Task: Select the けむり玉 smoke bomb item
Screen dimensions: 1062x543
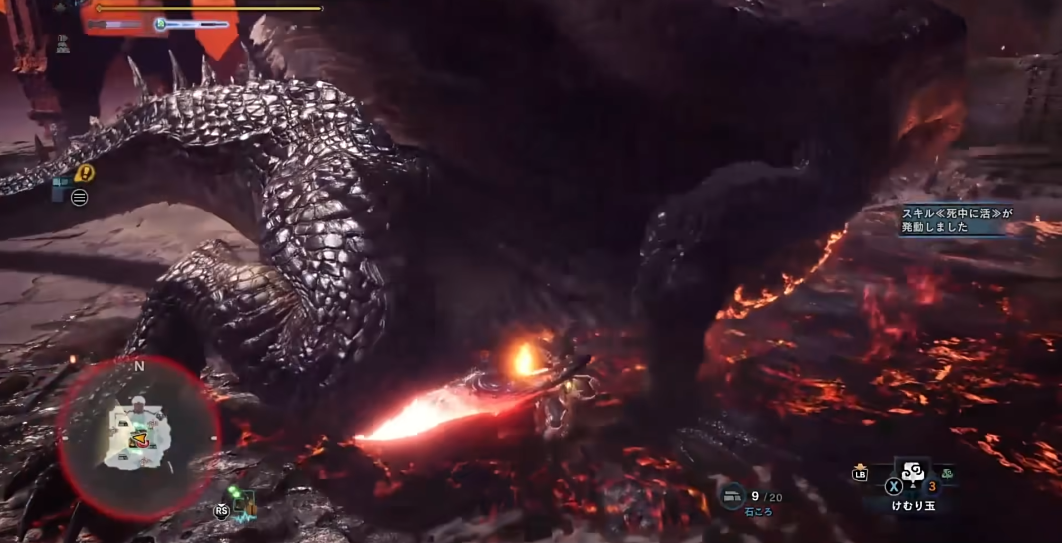Action: pos(911,471)
